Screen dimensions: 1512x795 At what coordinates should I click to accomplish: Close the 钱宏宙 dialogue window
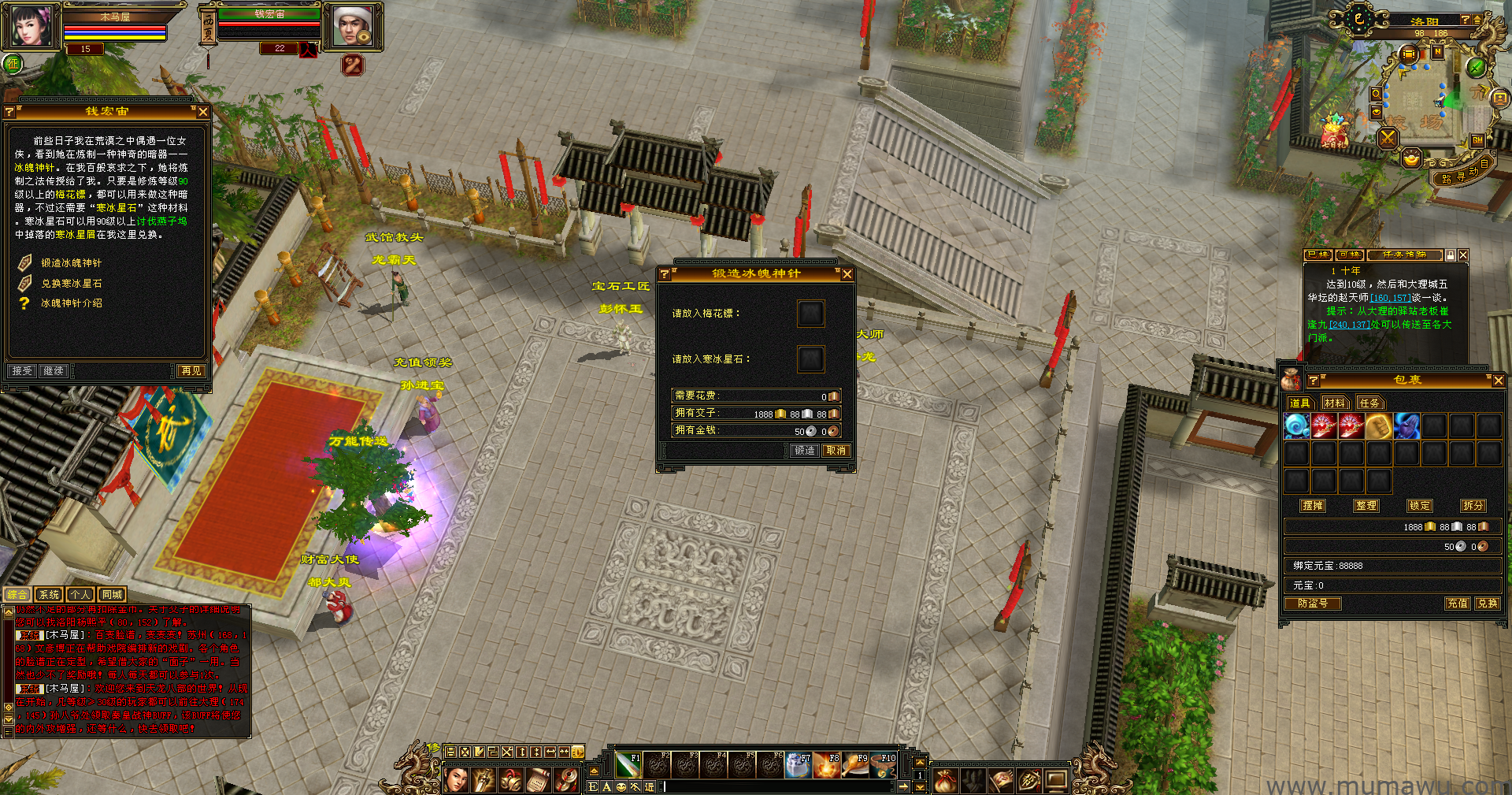click(x=203, y=113)
